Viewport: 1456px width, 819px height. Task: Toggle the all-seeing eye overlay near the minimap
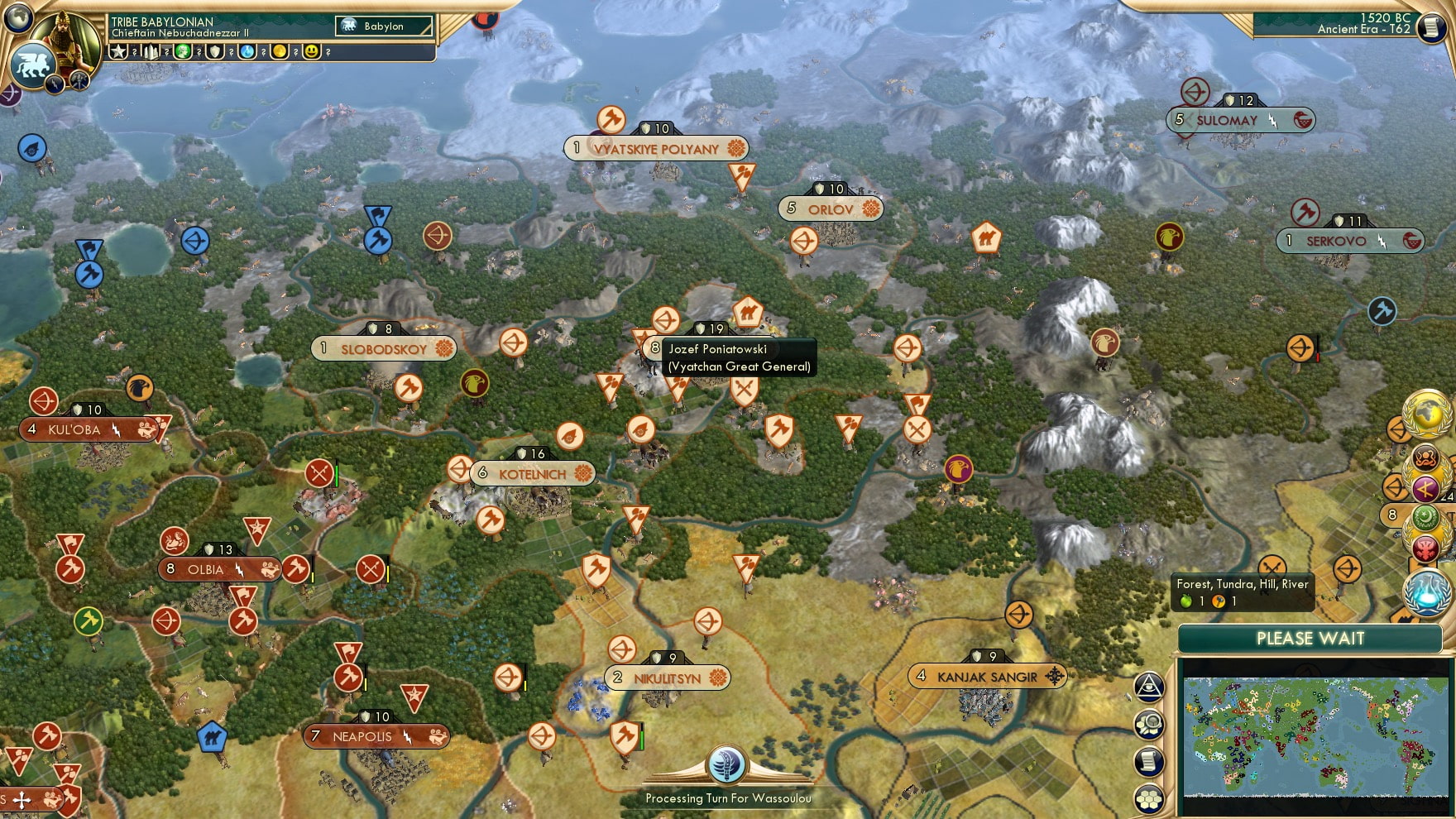click(x=1151, y=687)
